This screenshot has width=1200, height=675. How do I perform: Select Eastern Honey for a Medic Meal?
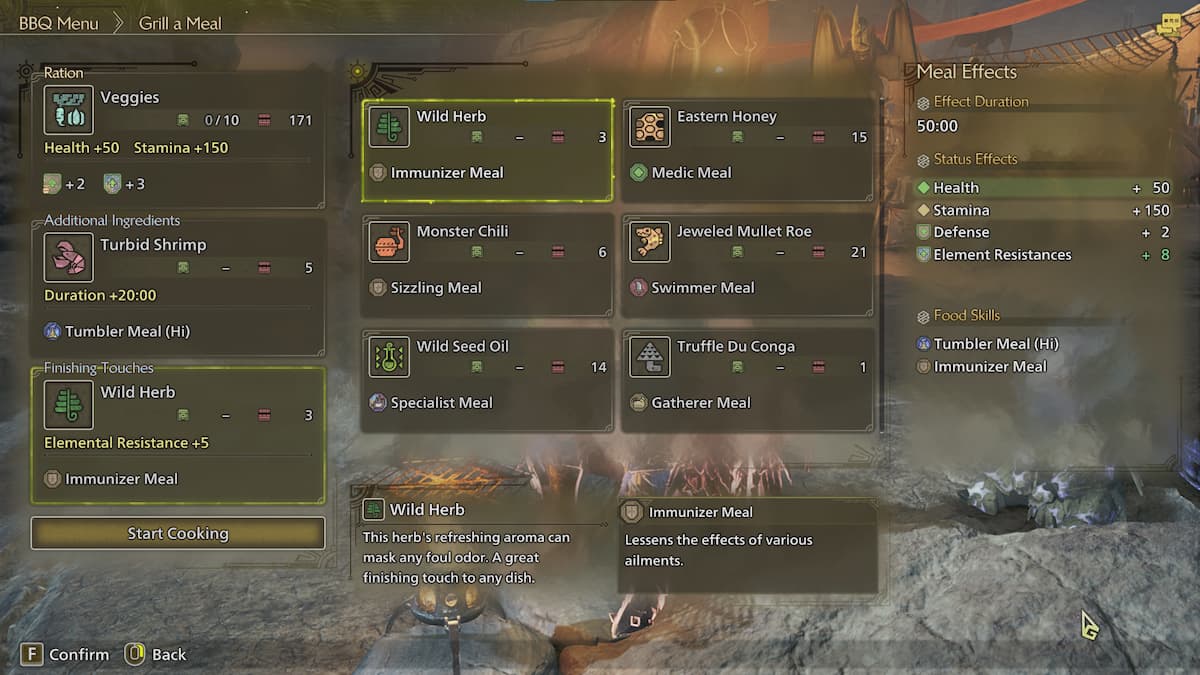click(748, 151)
